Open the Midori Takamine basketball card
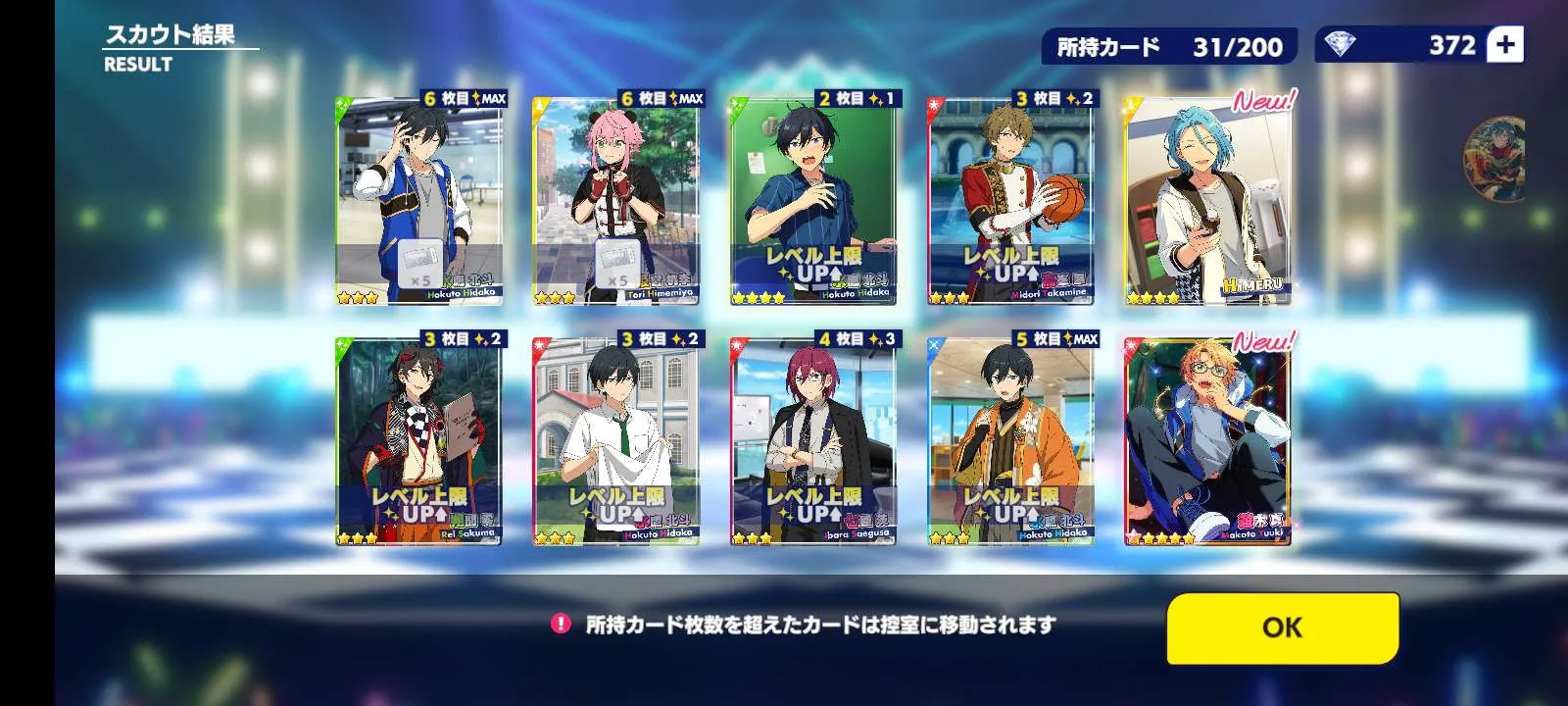1568x706 pixels. [x=1010, y=201]
